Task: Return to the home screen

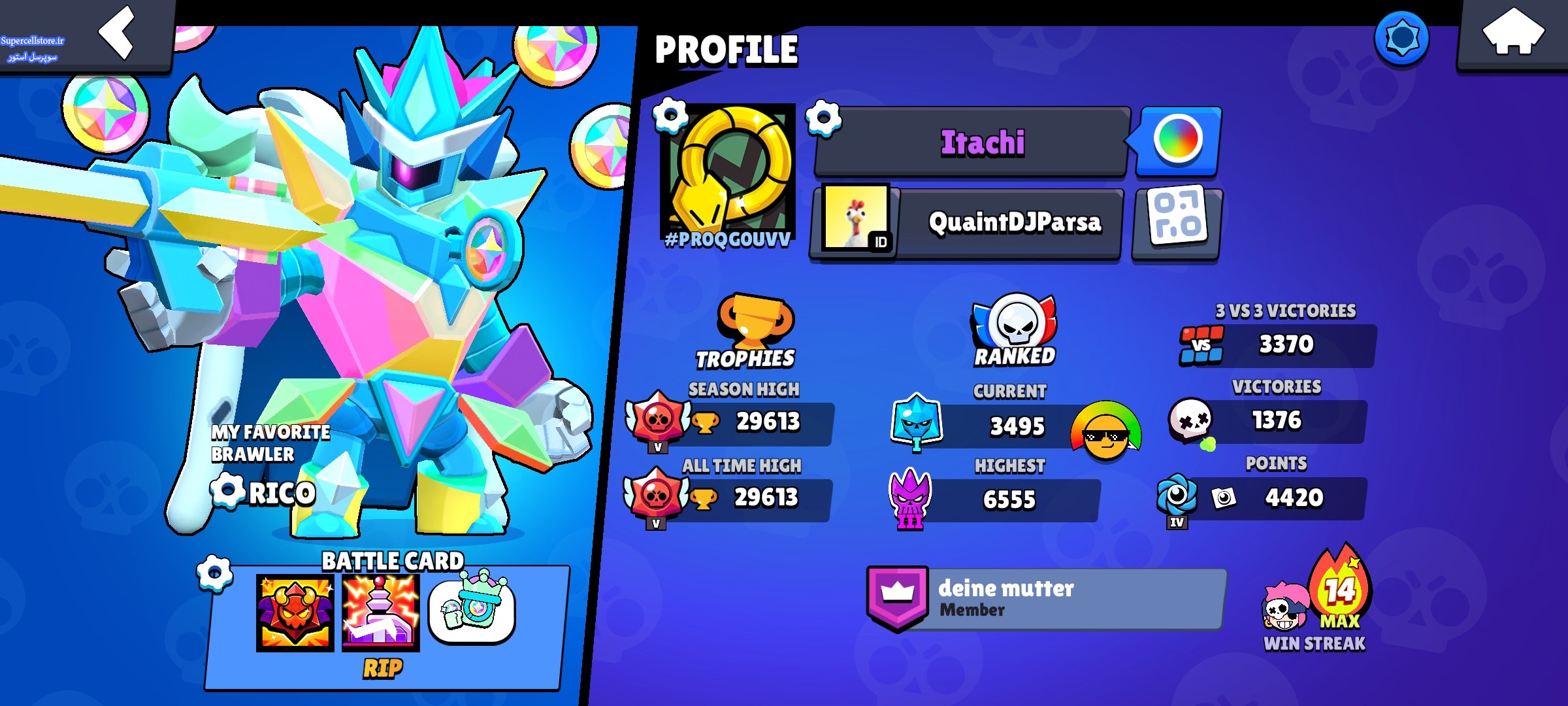Action: point(1512,34)
